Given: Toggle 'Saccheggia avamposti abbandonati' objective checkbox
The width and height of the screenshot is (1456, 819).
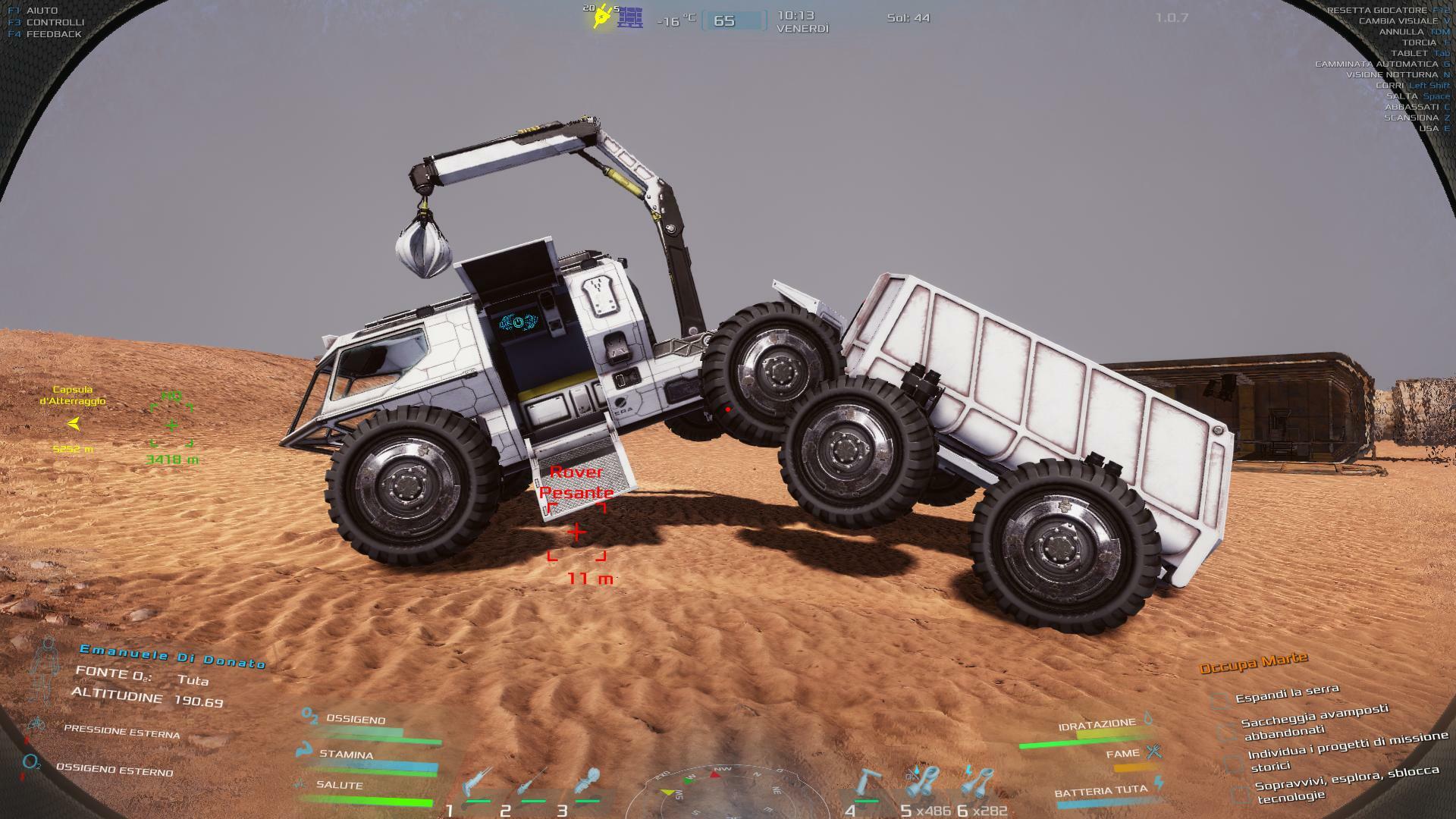Looking at the screenshot, I should point(1226,731).
